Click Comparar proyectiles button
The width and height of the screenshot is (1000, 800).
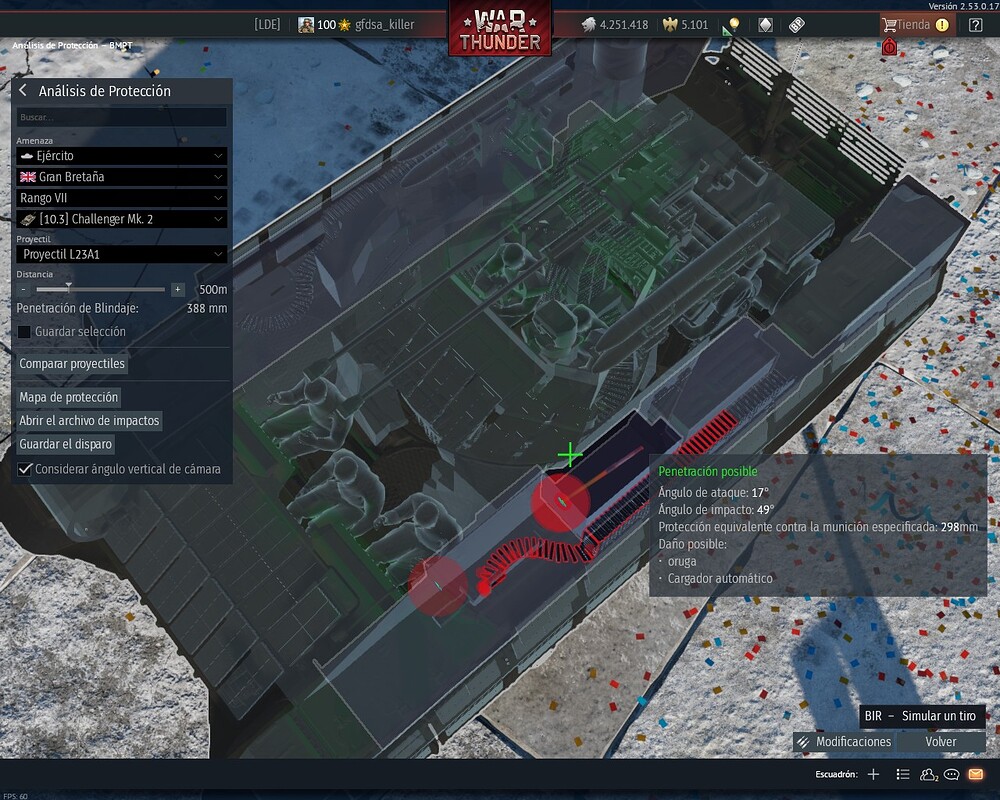pos(72,364)
